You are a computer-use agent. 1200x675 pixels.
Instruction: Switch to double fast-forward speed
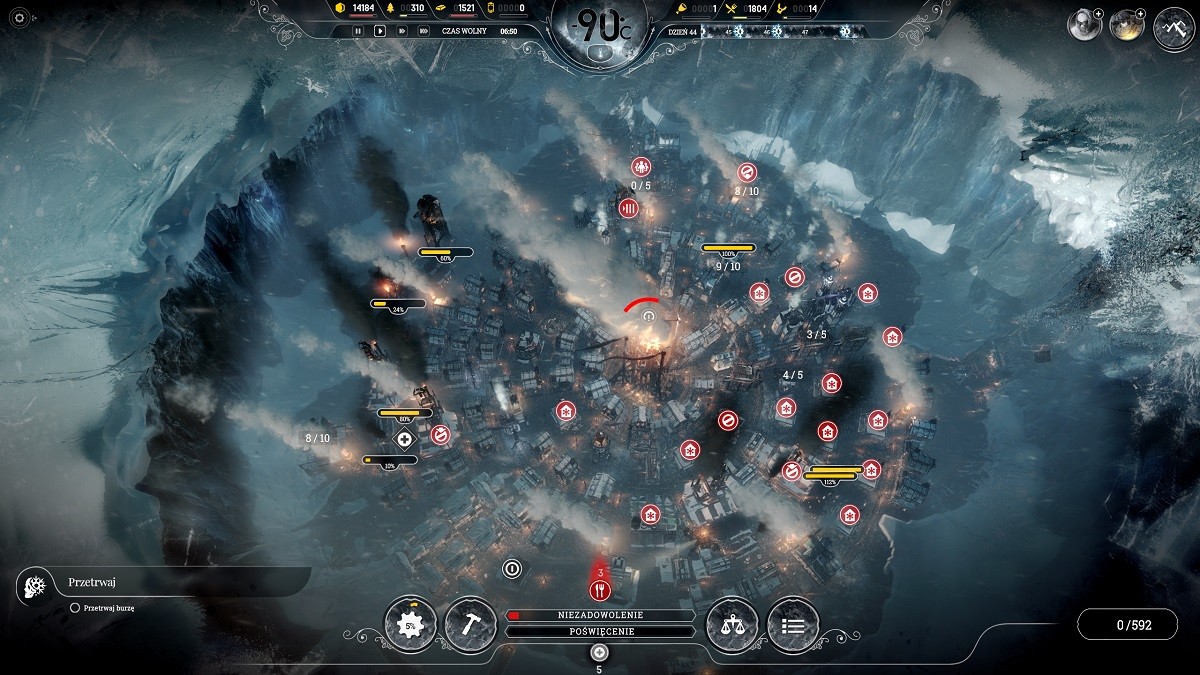point(402,31)
